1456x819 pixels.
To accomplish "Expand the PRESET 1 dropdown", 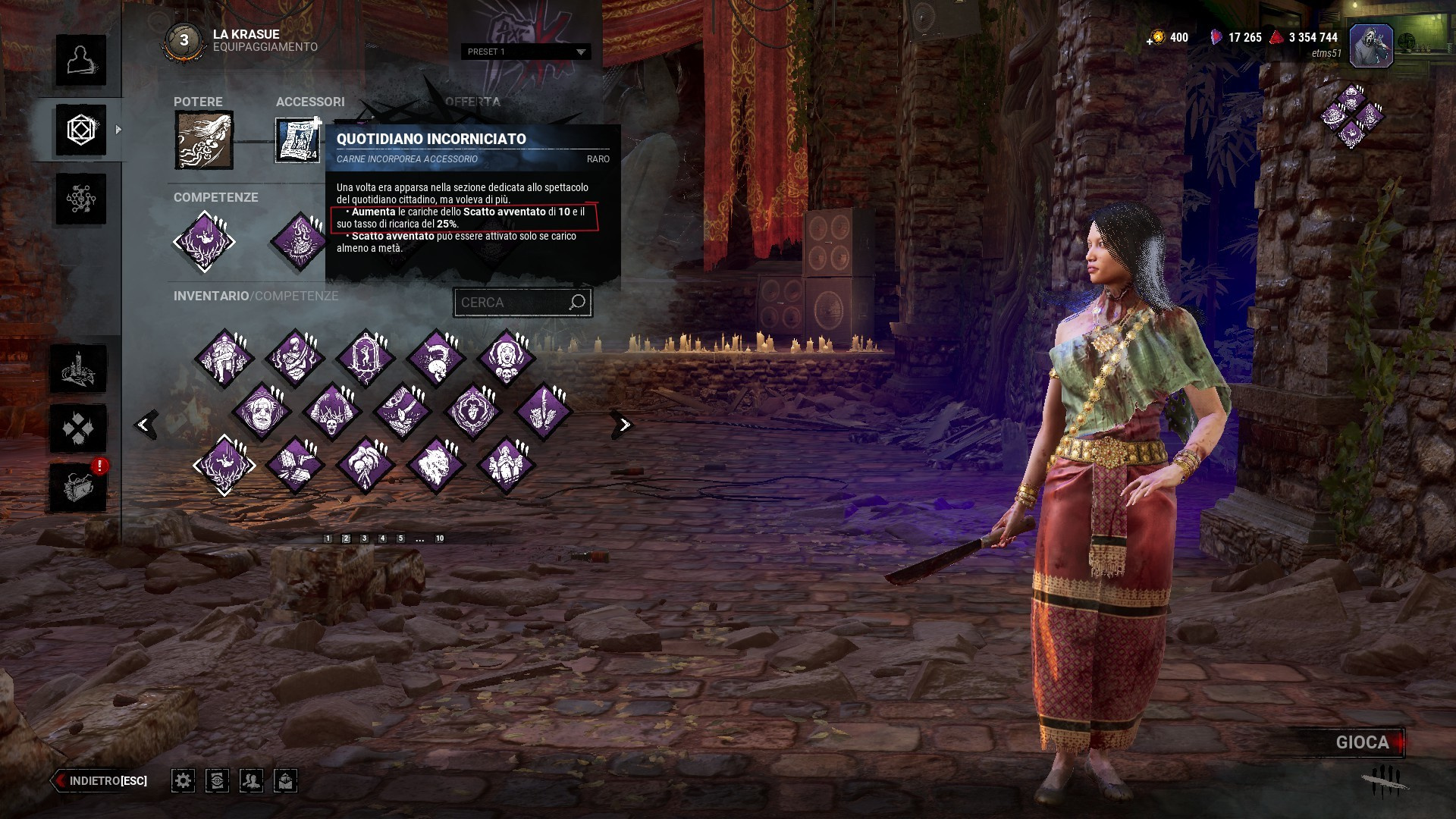I will [526, 52].
